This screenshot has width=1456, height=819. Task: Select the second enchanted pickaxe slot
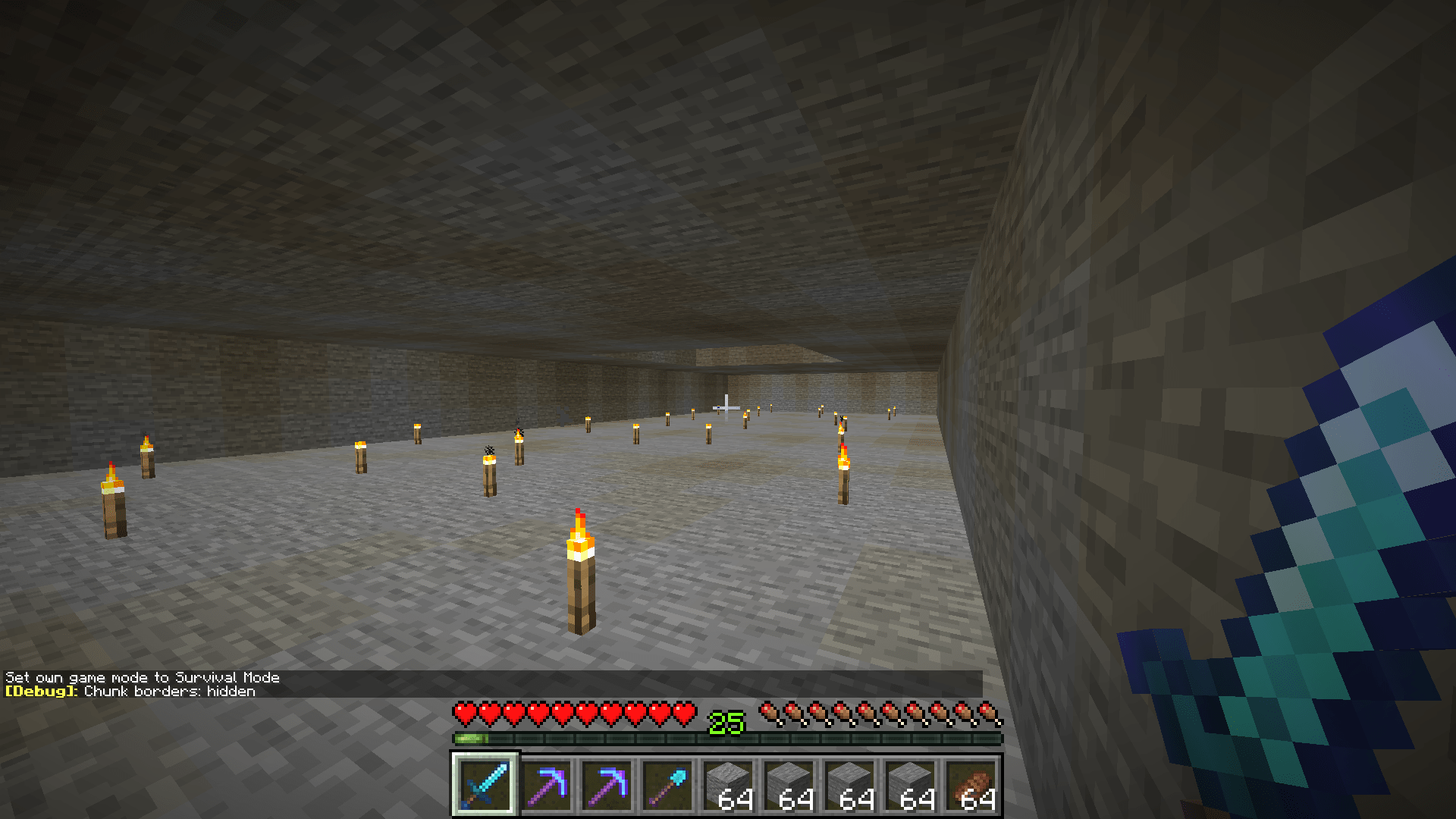click(x=608, y=785)
